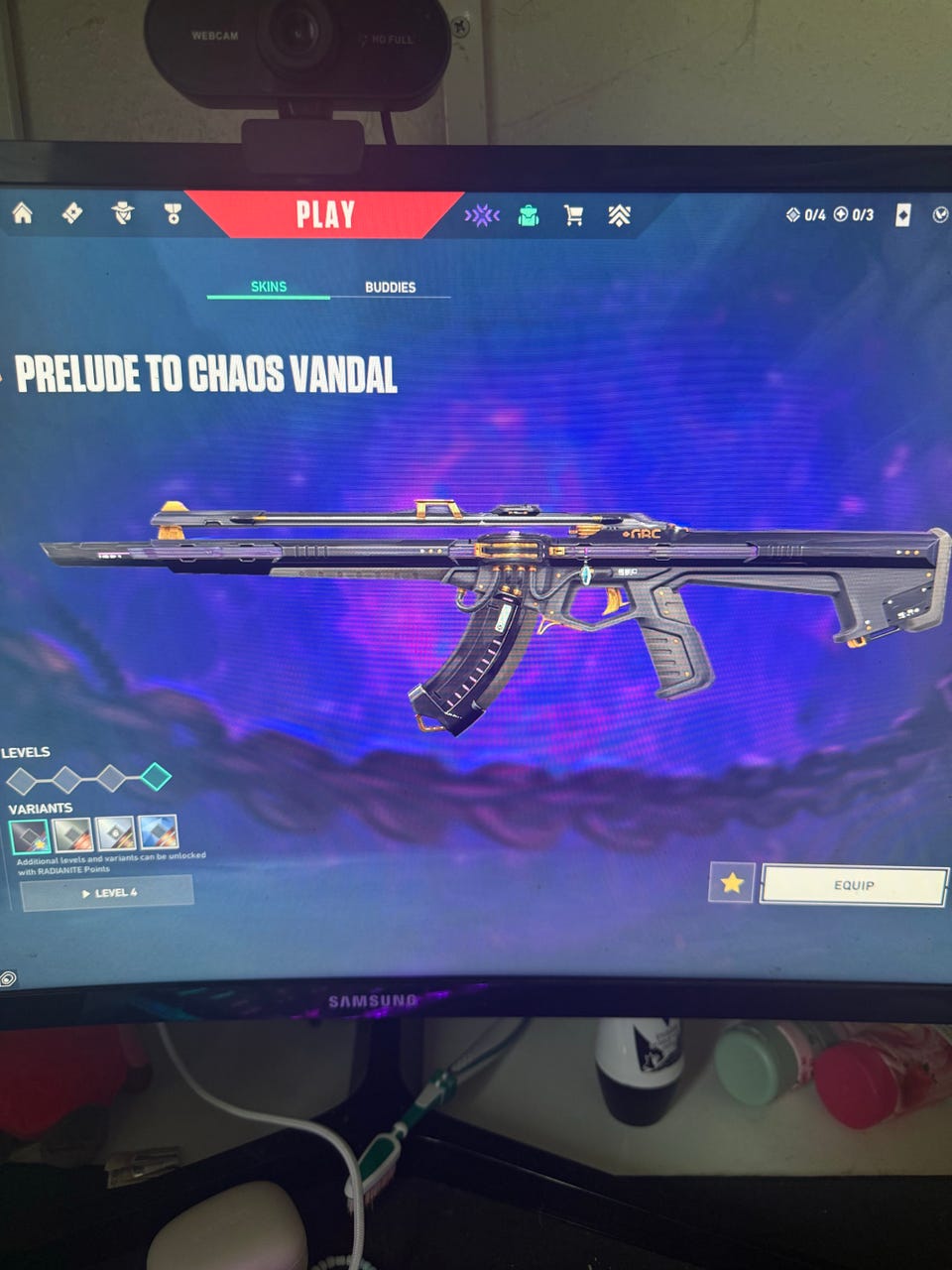The width and height of the screenshot is (952, 1270).
Task: Switch to the Buddies tab
Action: pyautogui.click(x=390, y=287)
